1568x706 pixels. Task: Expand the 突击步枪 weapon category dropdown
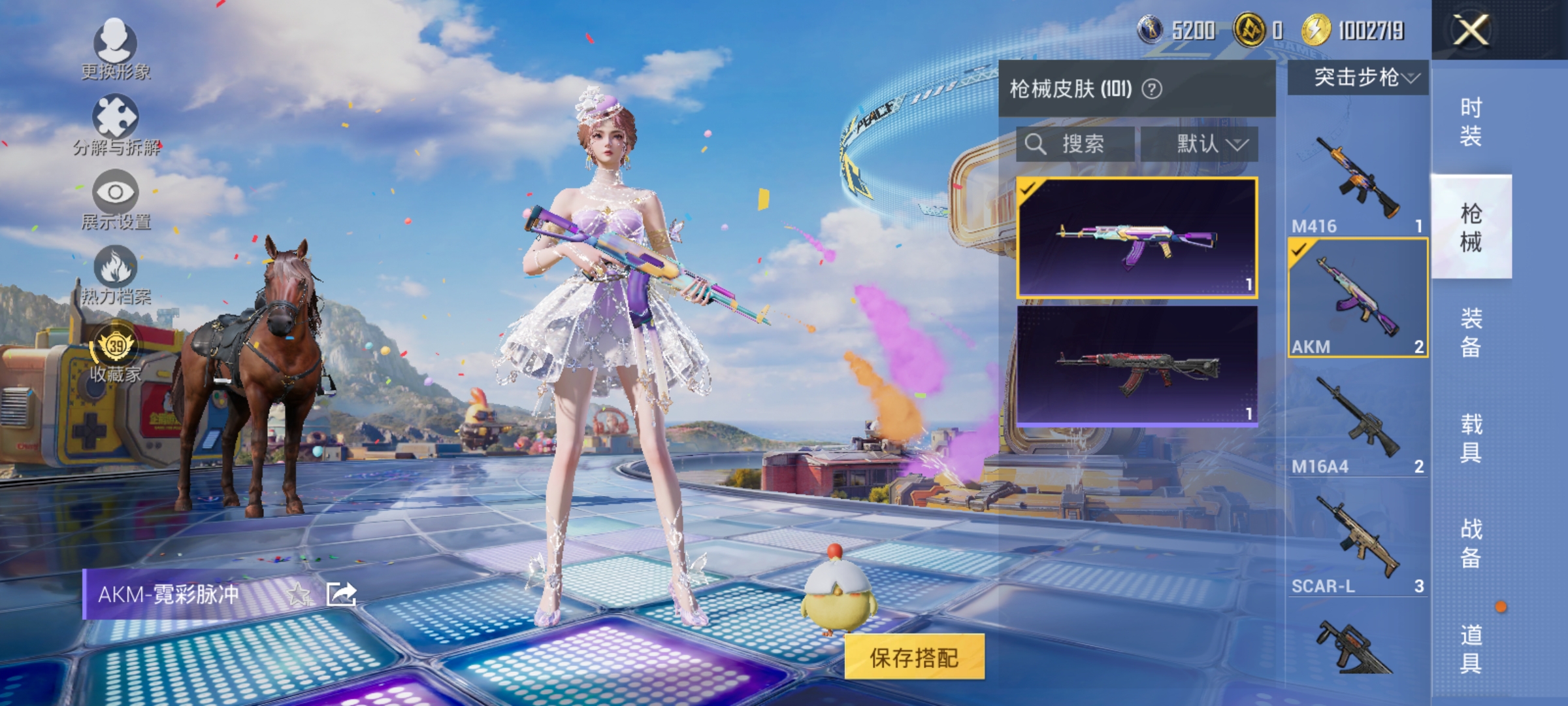coord(1358,78)
